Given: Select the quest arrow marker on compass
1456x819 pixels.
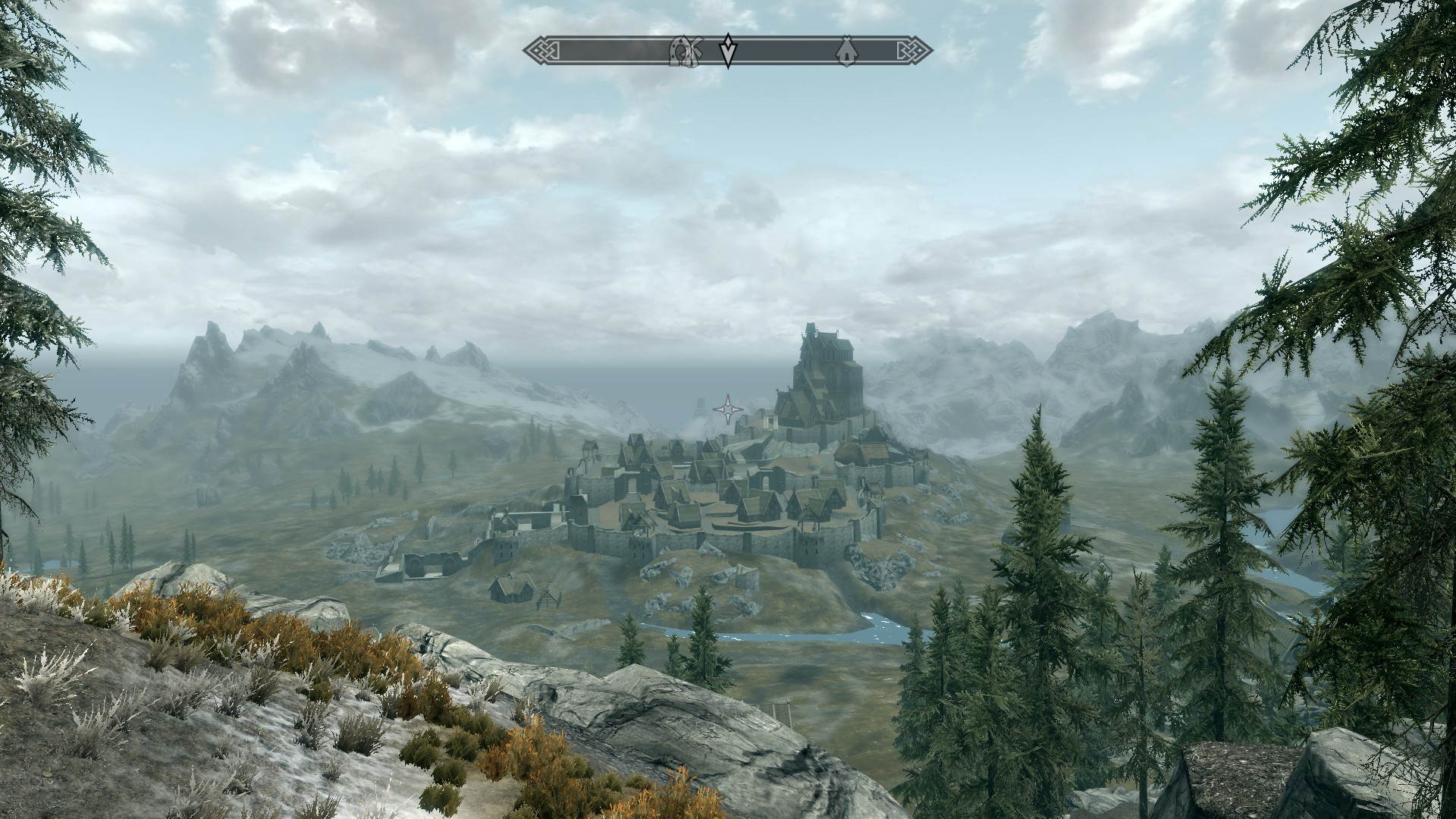Looking at the screenshot, I should pos(728,50).
